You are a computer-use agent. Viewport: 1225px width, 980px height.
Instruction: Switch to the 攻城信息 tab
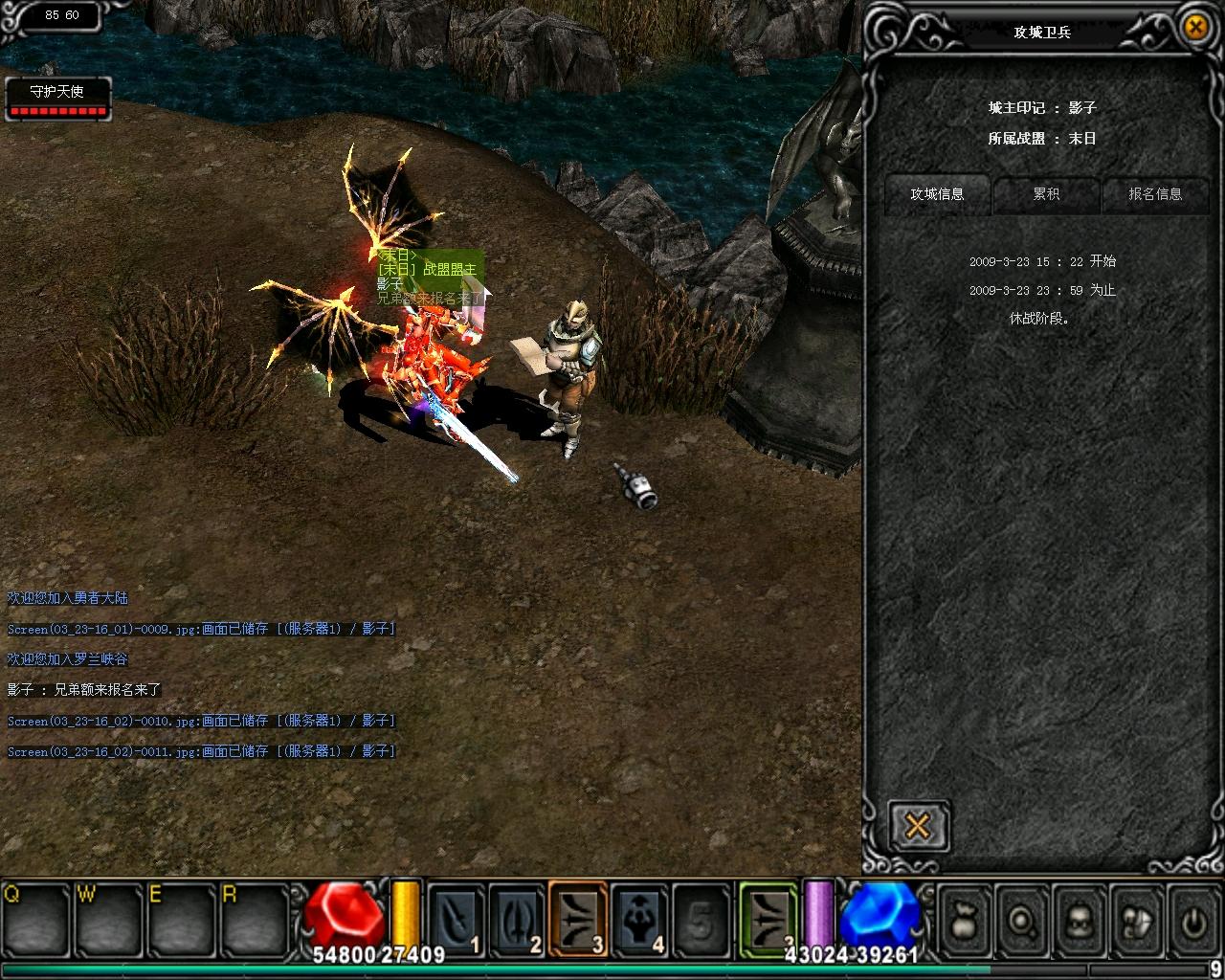(937, 194)
